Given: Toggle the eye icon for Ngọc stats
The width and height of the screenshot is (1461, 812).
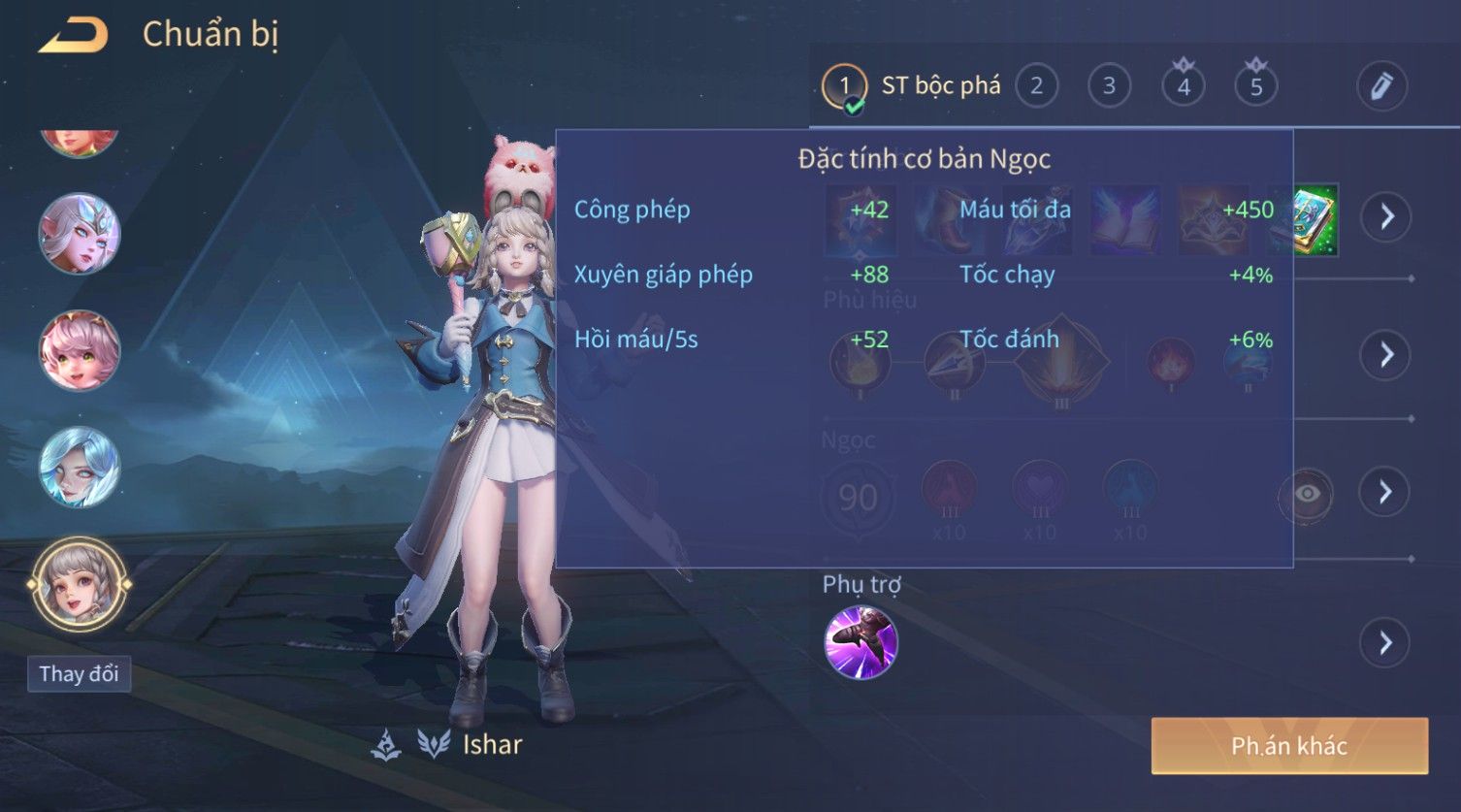Looking at the screenshot, I should pos(1306,494).
